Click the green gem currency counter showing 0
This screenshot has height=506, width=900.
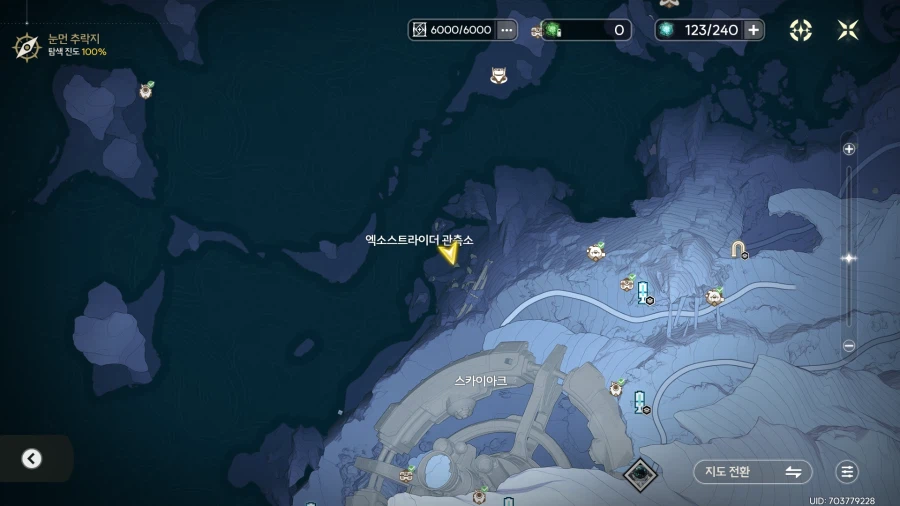[x=586, y=30]
